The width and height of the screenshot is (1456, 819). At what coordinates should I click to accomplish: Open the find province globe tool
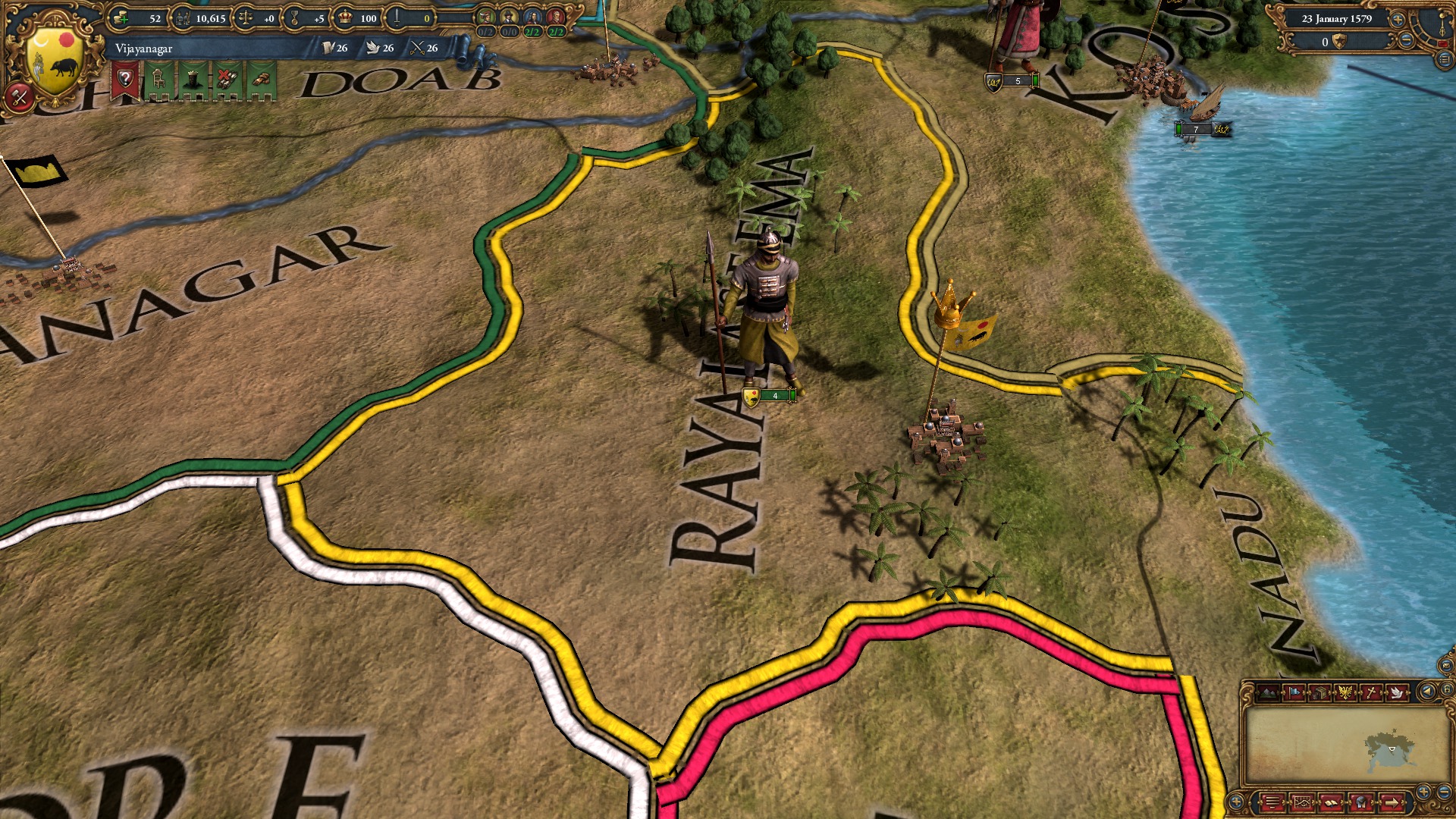click(1360, 803)
